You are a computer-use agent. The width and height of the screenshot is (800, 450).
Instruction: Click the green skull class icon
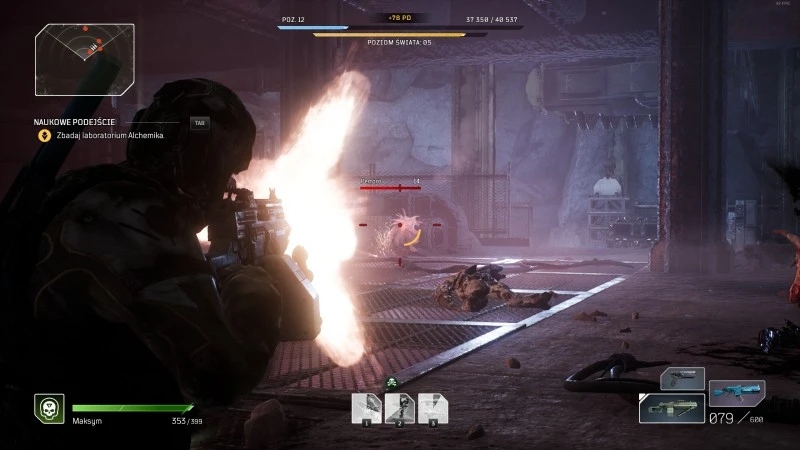tap(48, 408)
